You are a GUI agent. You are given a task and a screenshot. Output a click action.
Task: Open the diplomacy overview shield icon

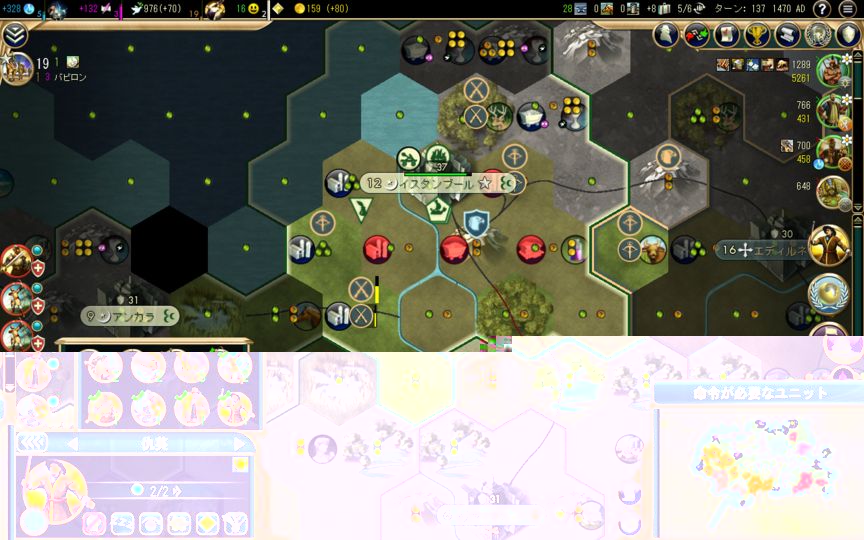pyautogui.click(x=847, y=35)
